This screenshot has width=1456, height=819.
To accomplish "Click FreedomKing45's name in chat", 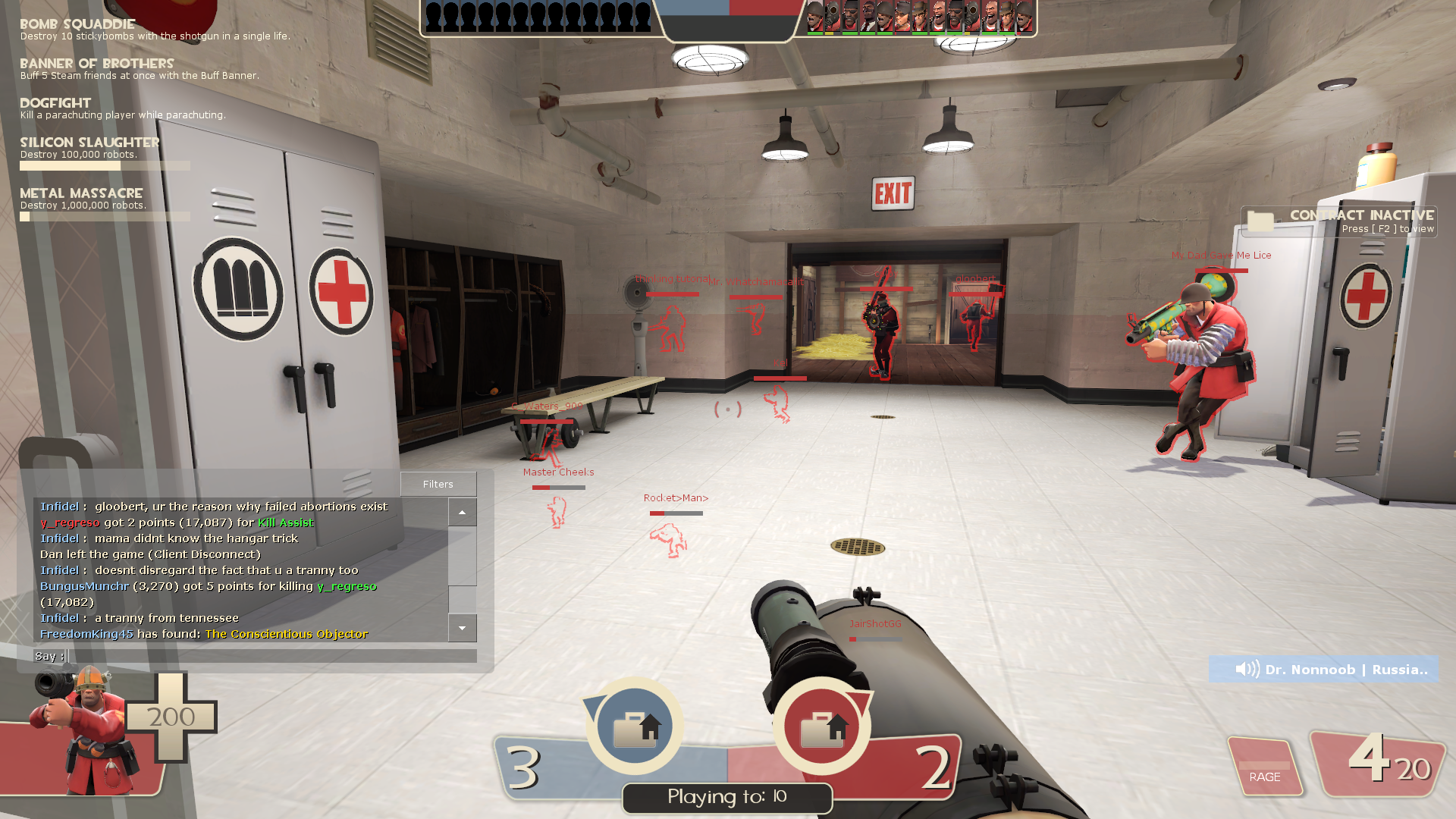I will tap(86, 634).
